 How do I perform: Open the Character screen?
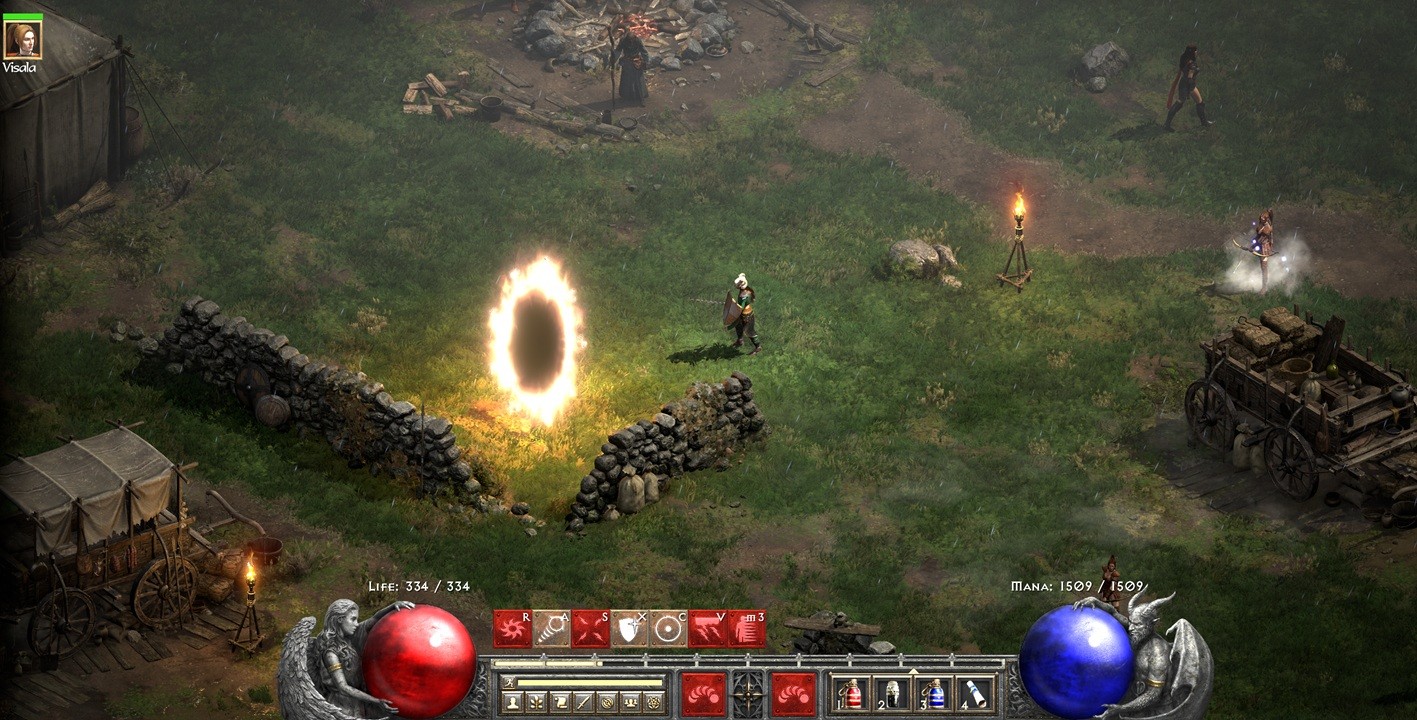514,701
